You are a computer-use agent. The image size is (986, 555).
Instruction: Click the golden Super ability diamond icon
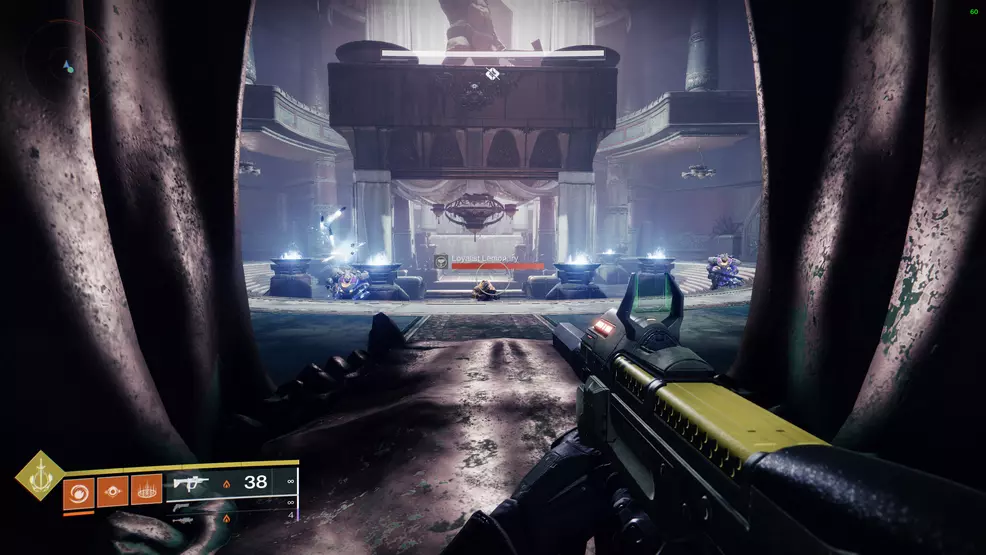pyautogui.click(x=40, y=475)
